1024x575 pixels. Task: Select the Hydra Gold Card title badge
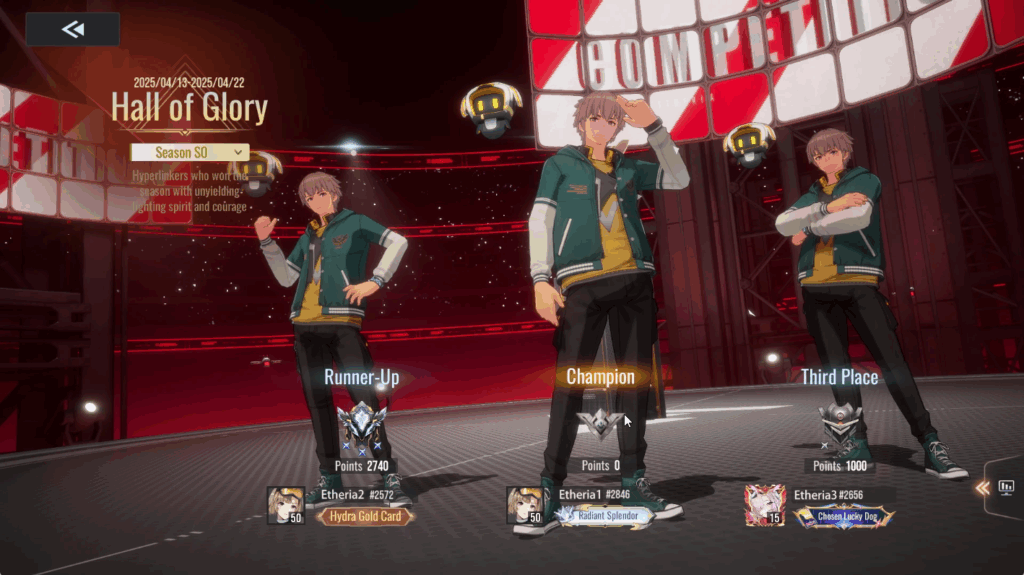[x=364, y=517]
